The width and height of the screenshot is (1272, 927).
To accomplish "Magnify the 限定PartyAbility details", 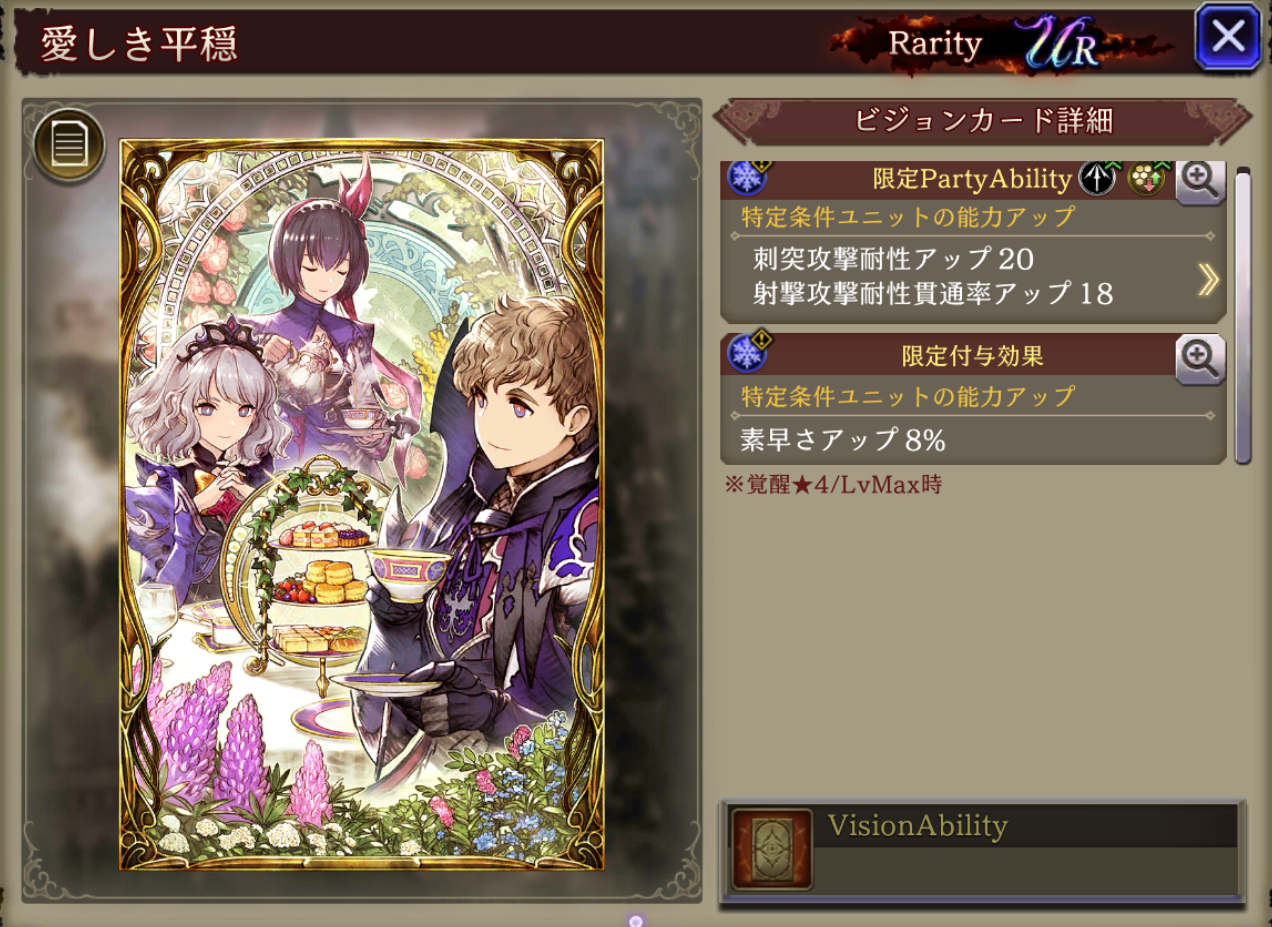I will (1200, 180).
